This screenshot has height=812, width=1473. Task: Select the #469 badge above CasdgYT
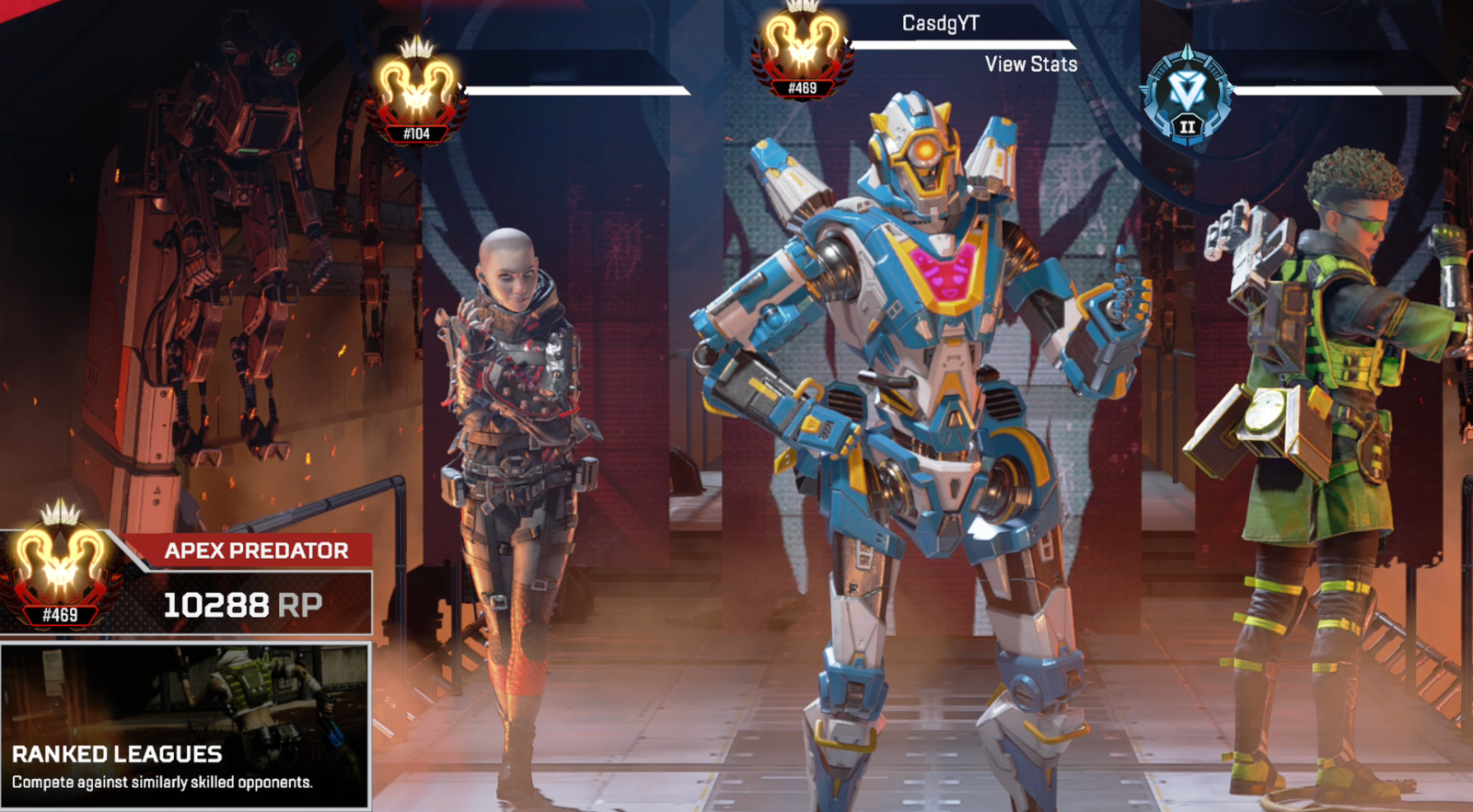[802, 49]
